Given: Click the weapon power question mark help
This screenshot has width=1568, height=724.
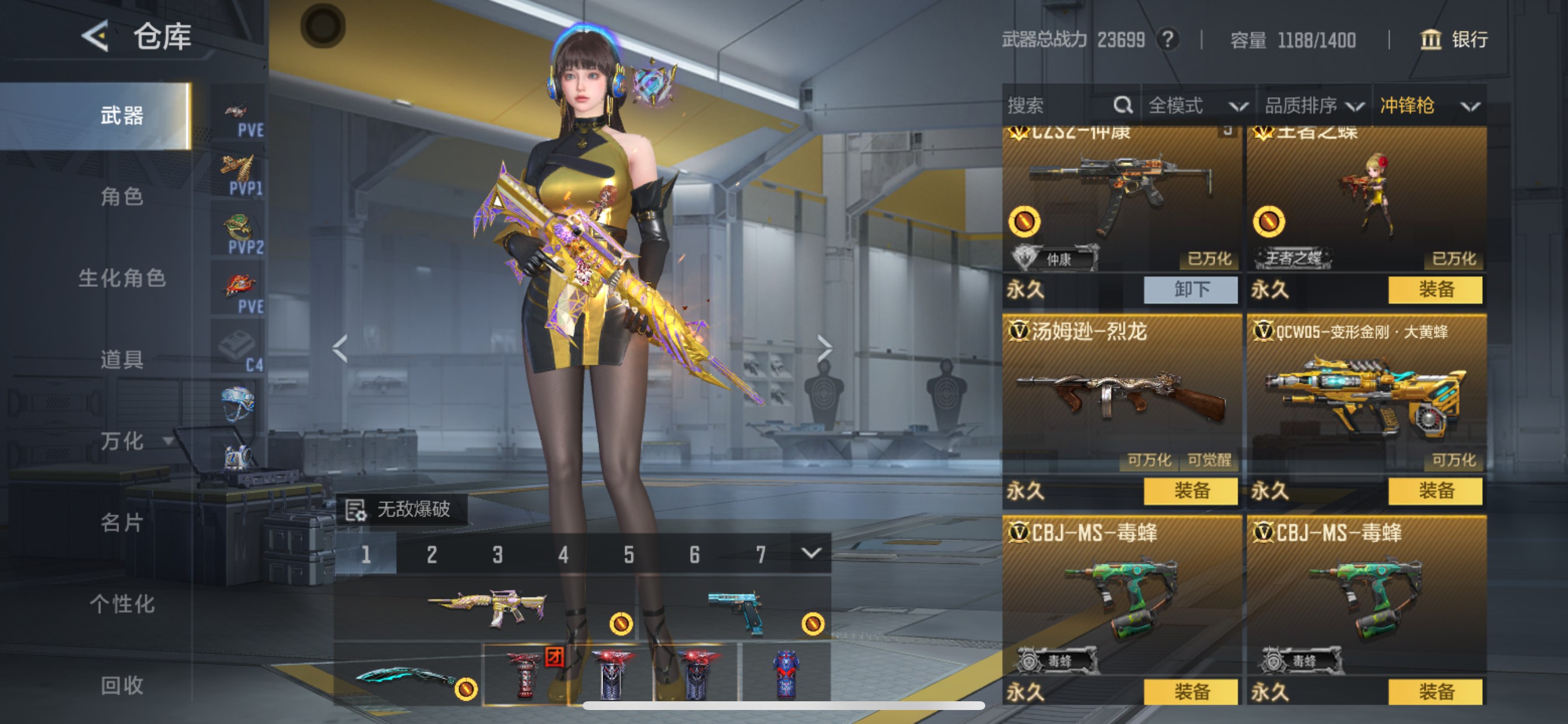Looking at the screenshot, I should point(1167,40).
